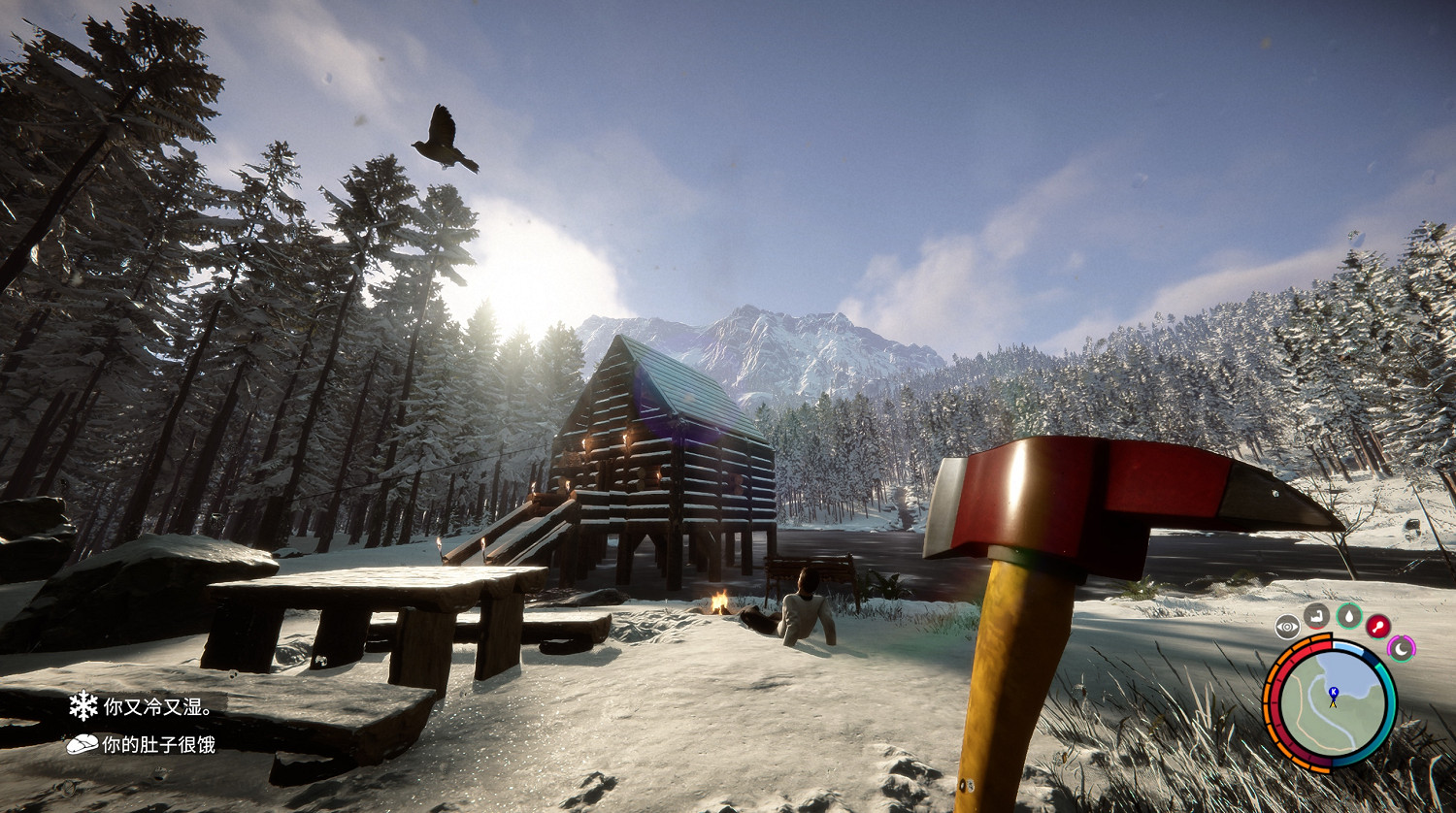Click the crescent moon sleep icon
This screenshot has height=813, width=1456.
pyautogui.click(x=1402, y=648)
